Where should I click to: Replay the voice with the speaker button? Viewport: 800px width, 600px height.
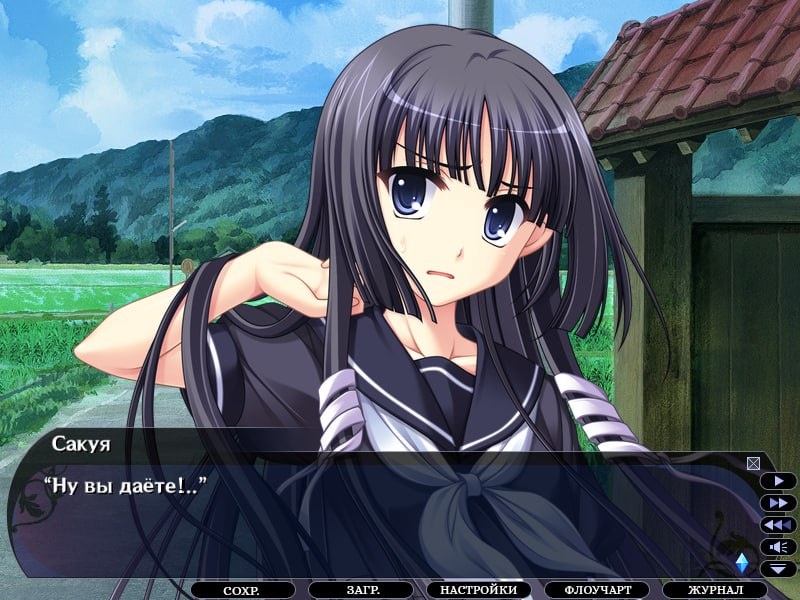(x=778, y=546)
